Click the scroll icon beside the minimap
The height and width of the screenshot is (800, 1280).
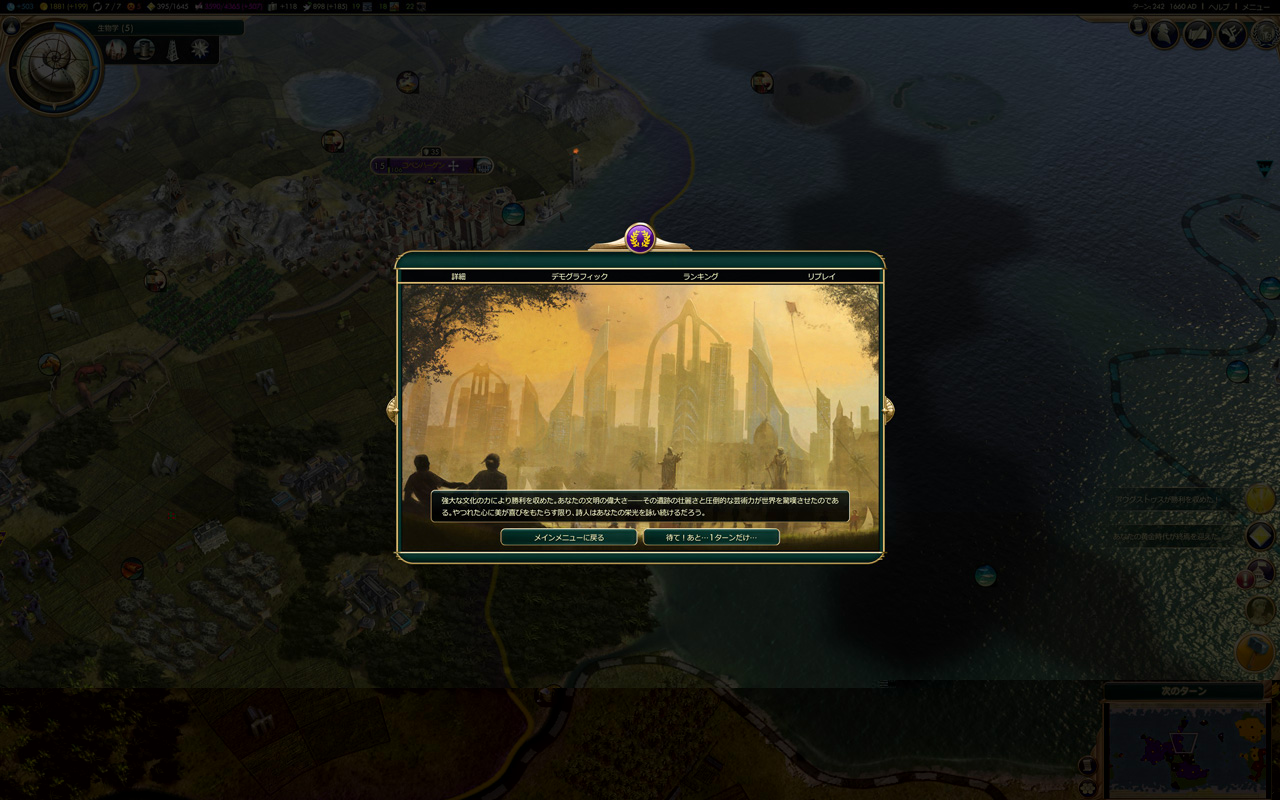(1090, 766)
